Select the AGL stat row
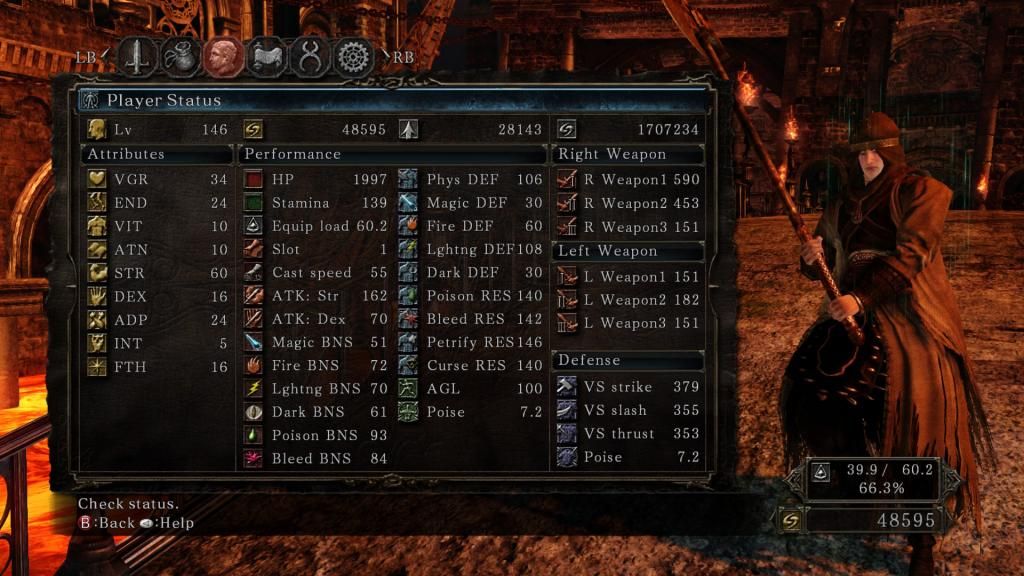 [471, 389]
